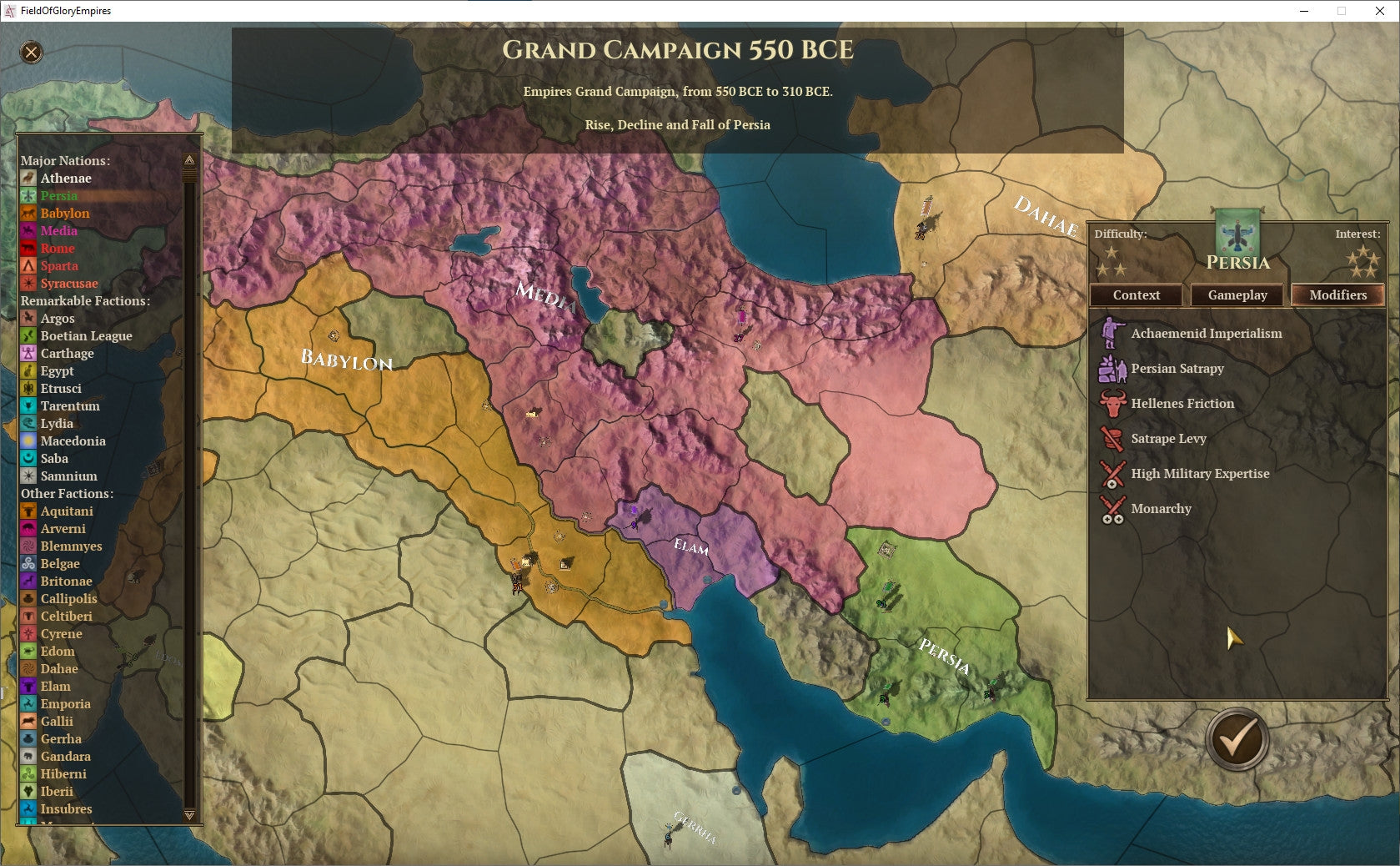Select Persia from the Major Nations list
Viewport: 1400px width, 866px height.
[x=58, y=196]
